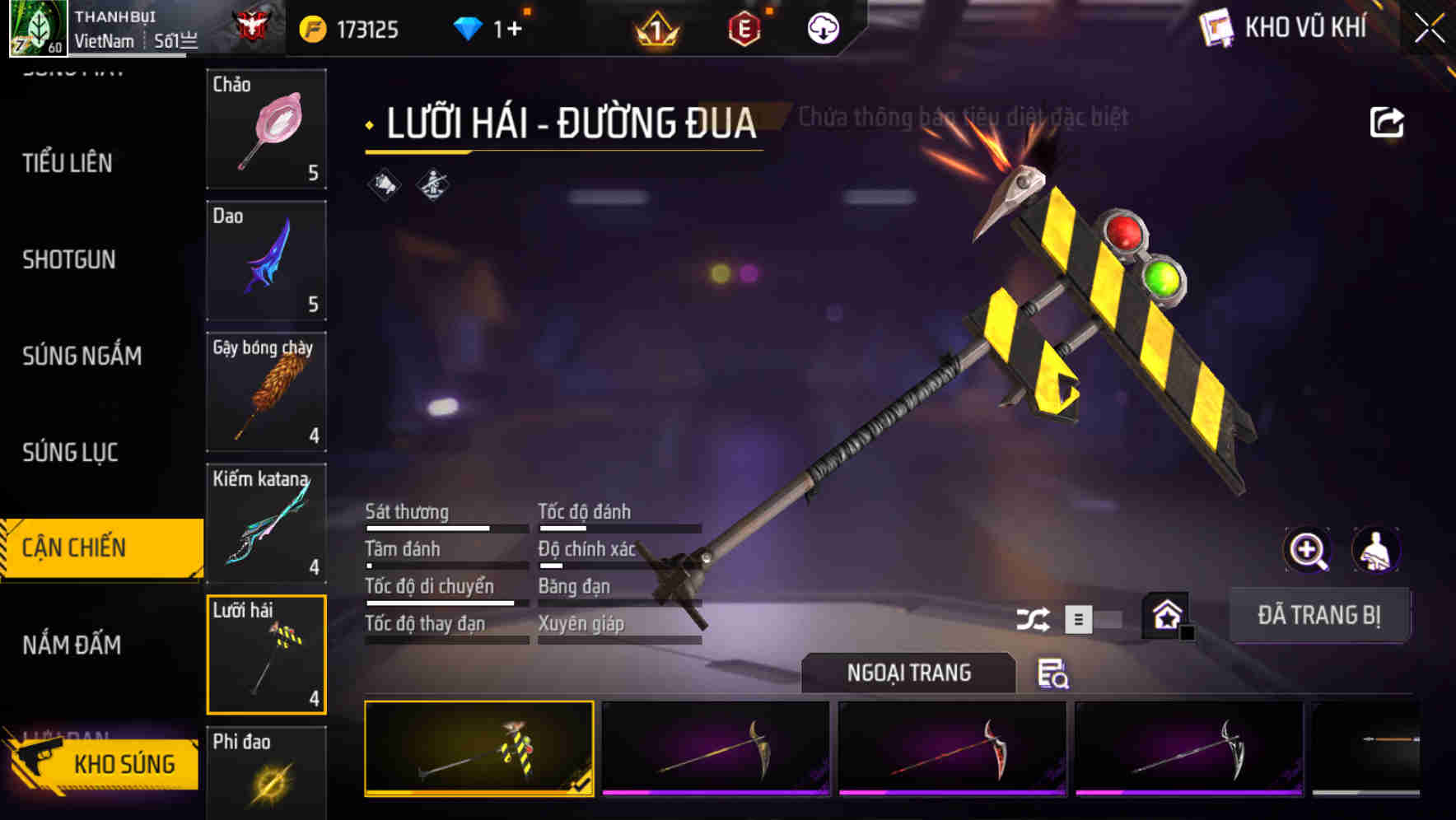Open the weapon zoom magnifier preview
Image resolution: width=1456 pixels, height=820 pixels.
click(1308, 550)
